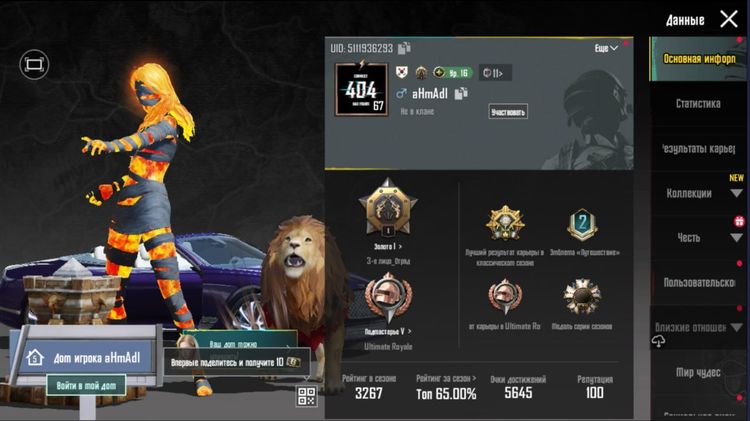Enter the house with Войти в мой дом

coord(86,384)
